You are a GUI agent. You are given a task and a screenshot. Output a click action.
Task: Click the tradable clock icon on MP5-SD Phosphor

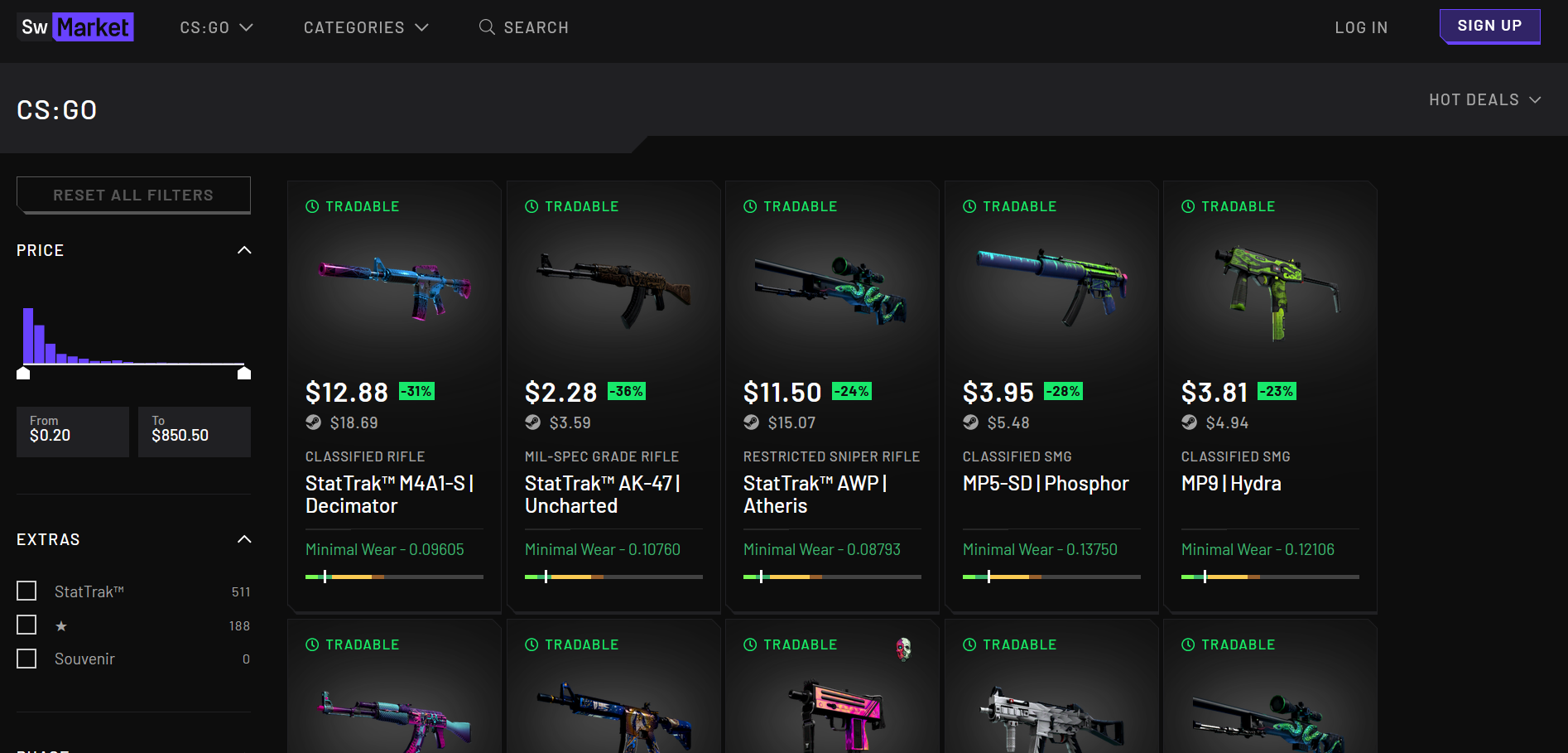tap(969, 206)
